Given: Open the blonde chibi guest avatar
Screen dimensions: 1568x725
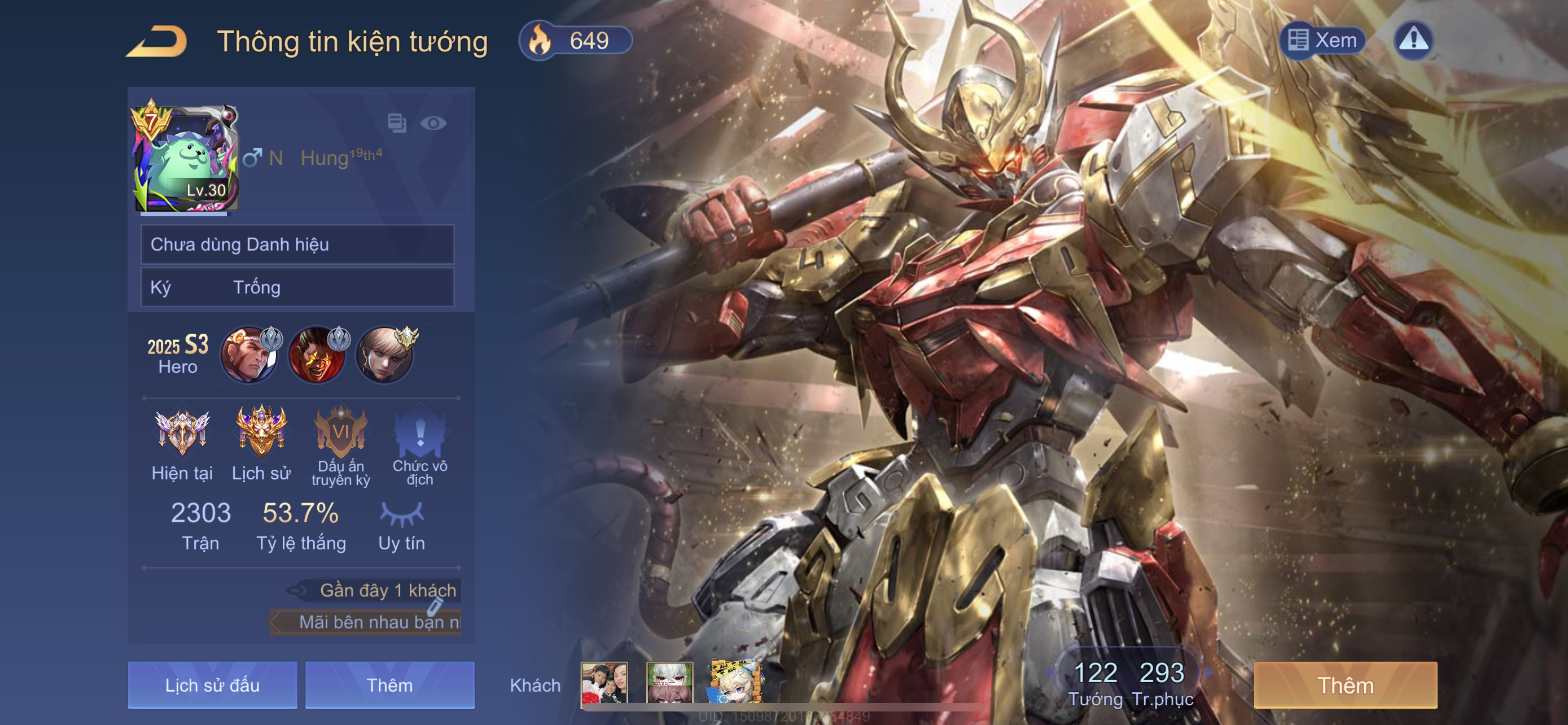Looking at the screenshot, I should (735, 682).
